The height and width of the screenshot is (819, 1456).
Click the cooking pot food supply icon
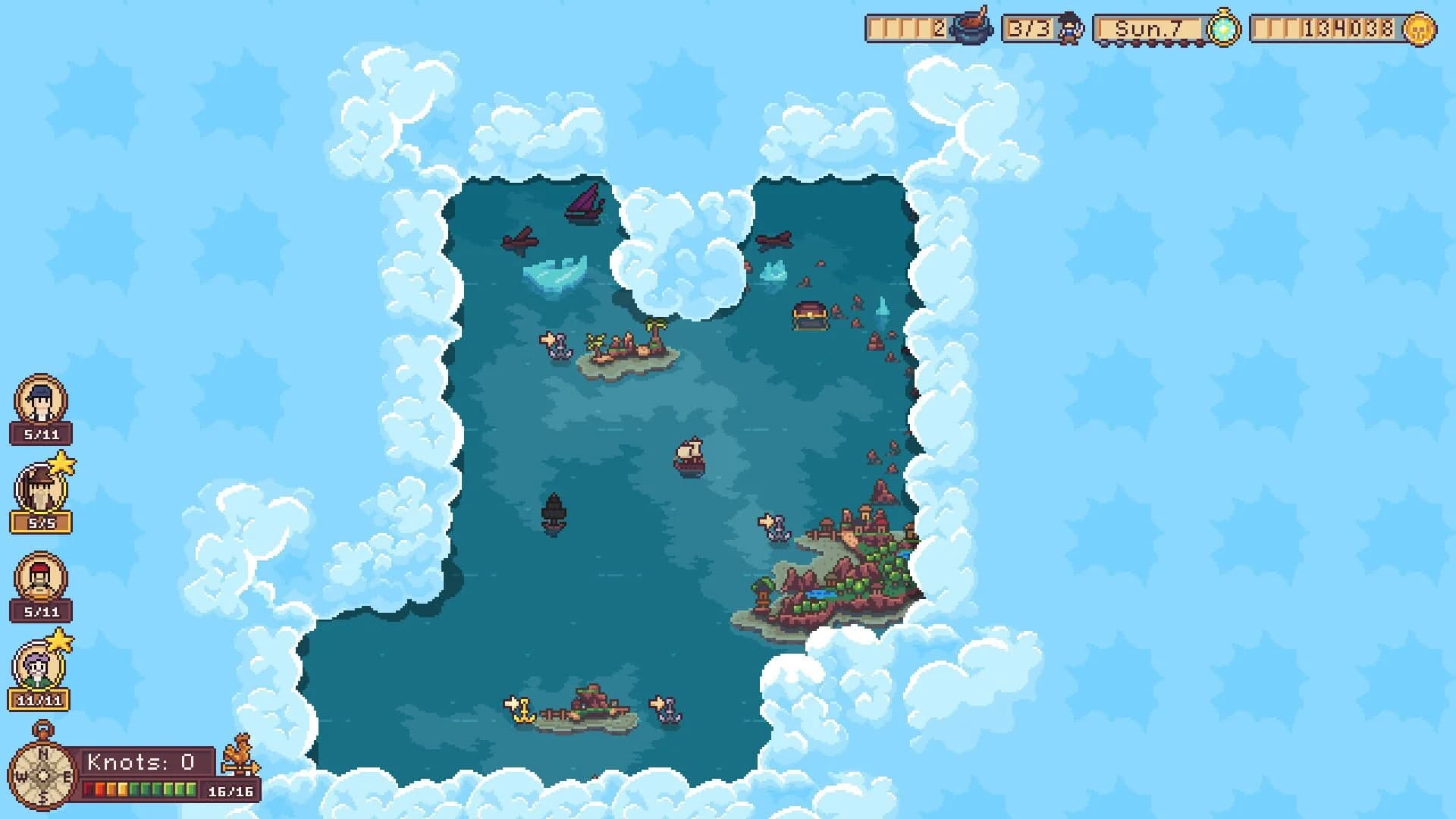tap(974, 29)
